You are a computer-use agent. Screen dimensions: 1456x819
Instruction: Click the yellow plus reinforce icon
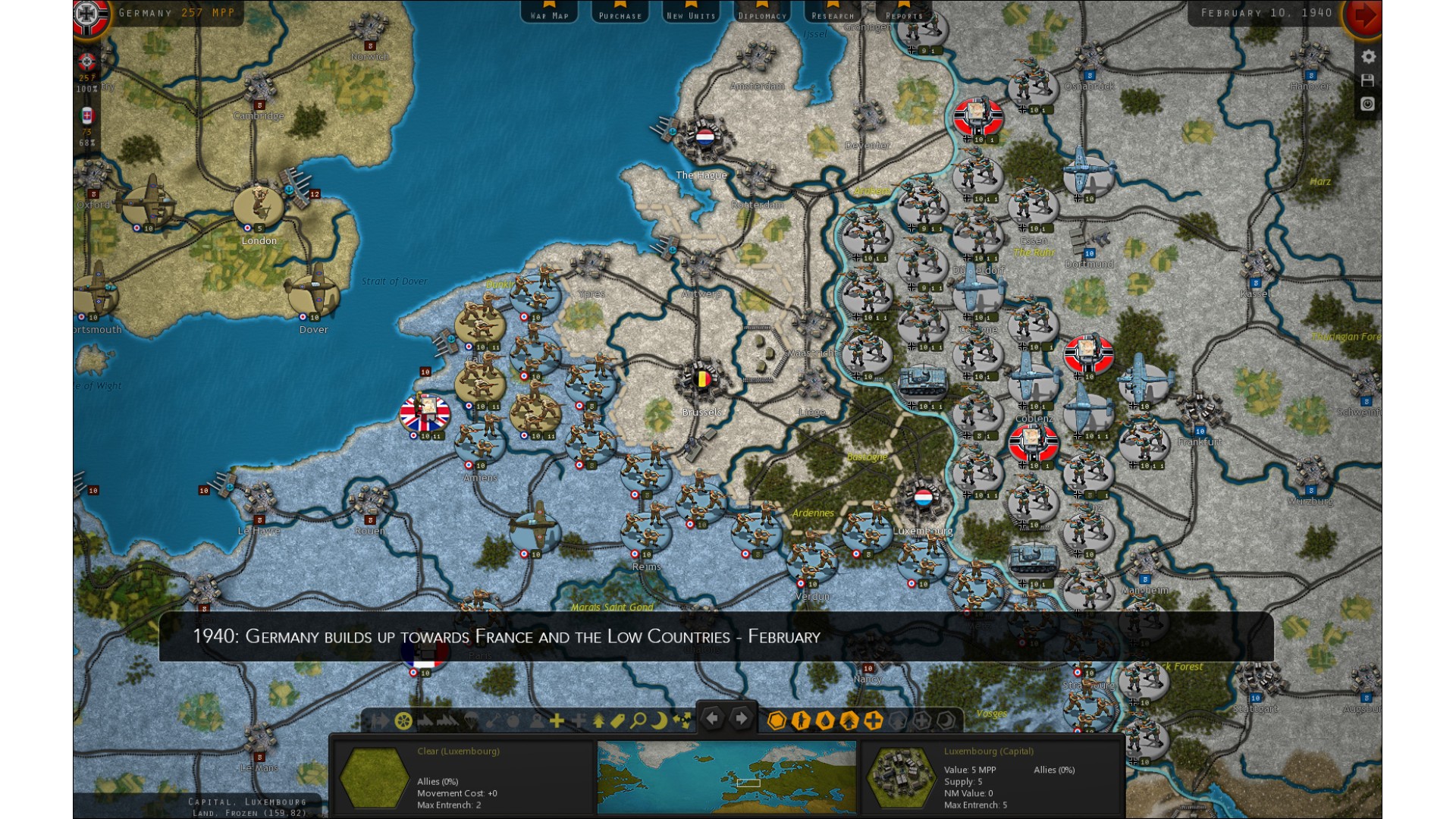click(557, 720)
